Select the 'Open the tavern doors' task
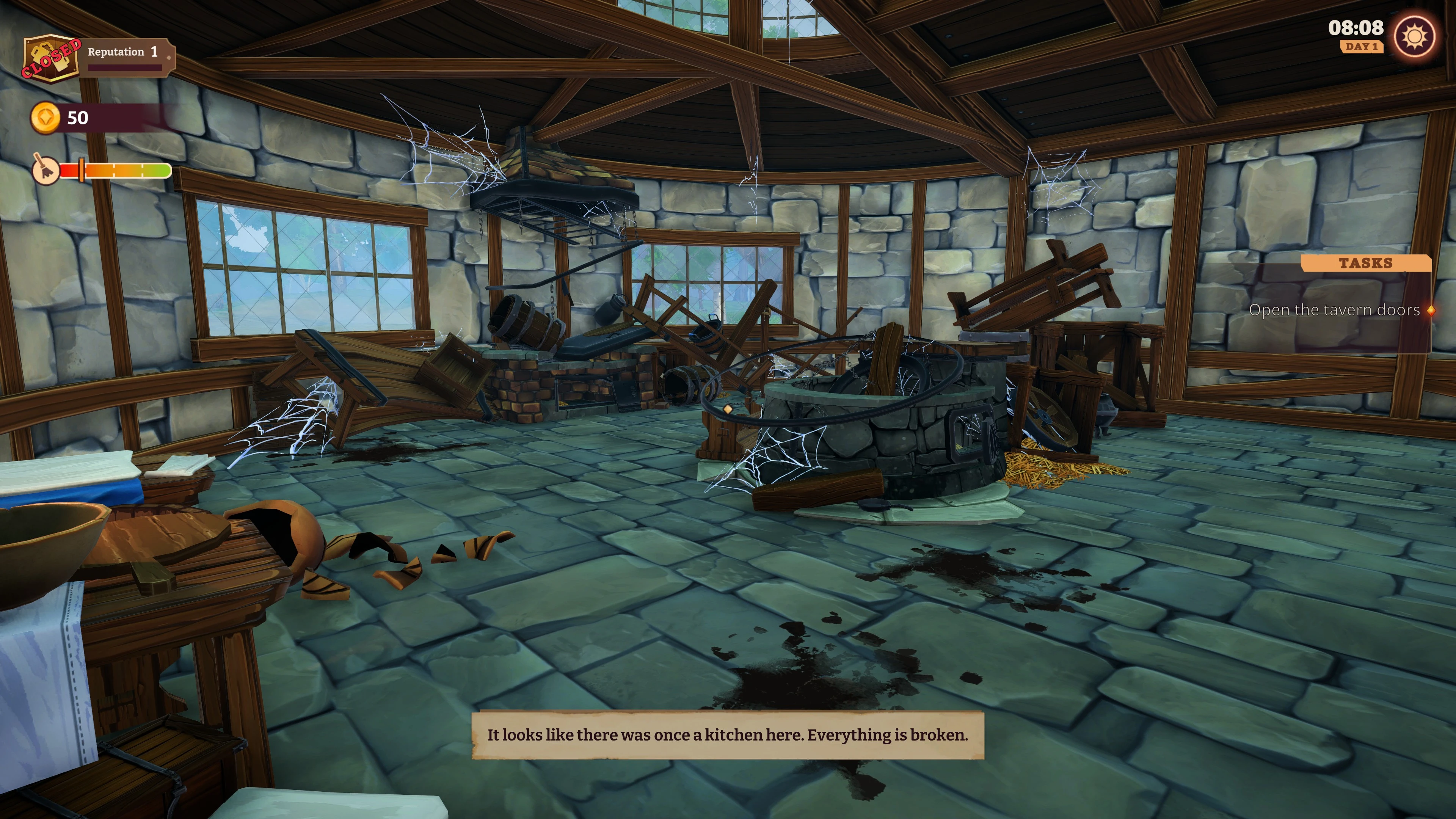Screen dimensions: 1456x819 (x=1334, y=310)
